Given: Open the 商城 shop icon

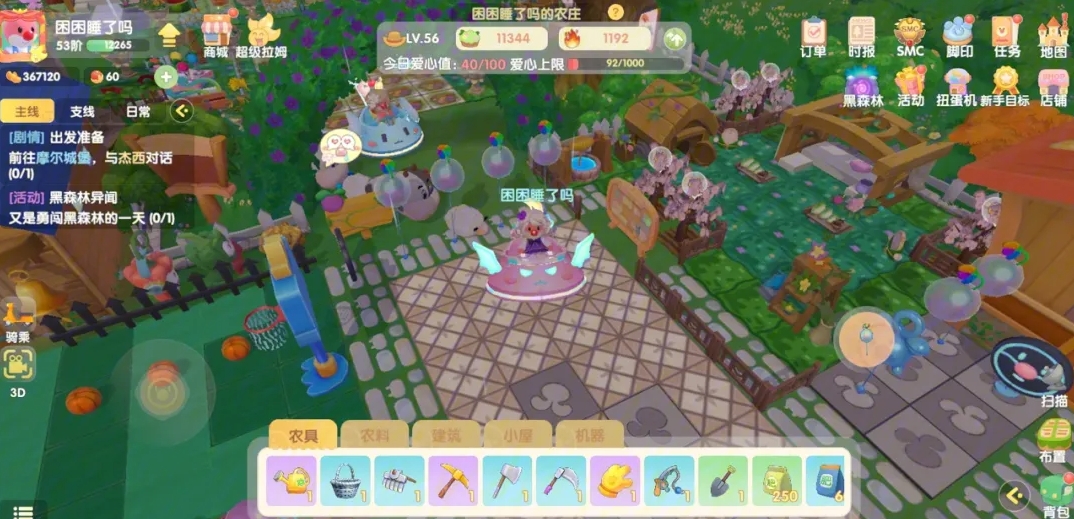Looking at the screenshot, I should coord(217,33).
